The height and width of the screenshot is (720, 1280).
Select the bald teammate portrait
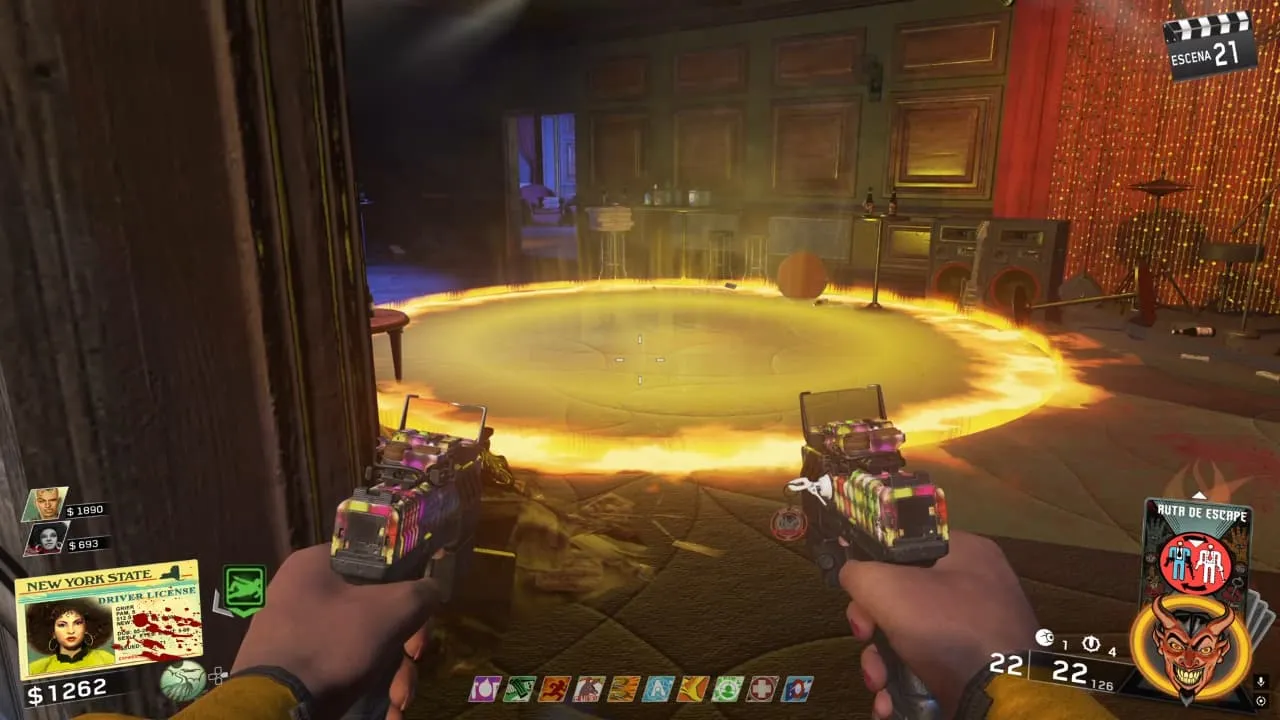pyautogui.click(x=46, y=503)
